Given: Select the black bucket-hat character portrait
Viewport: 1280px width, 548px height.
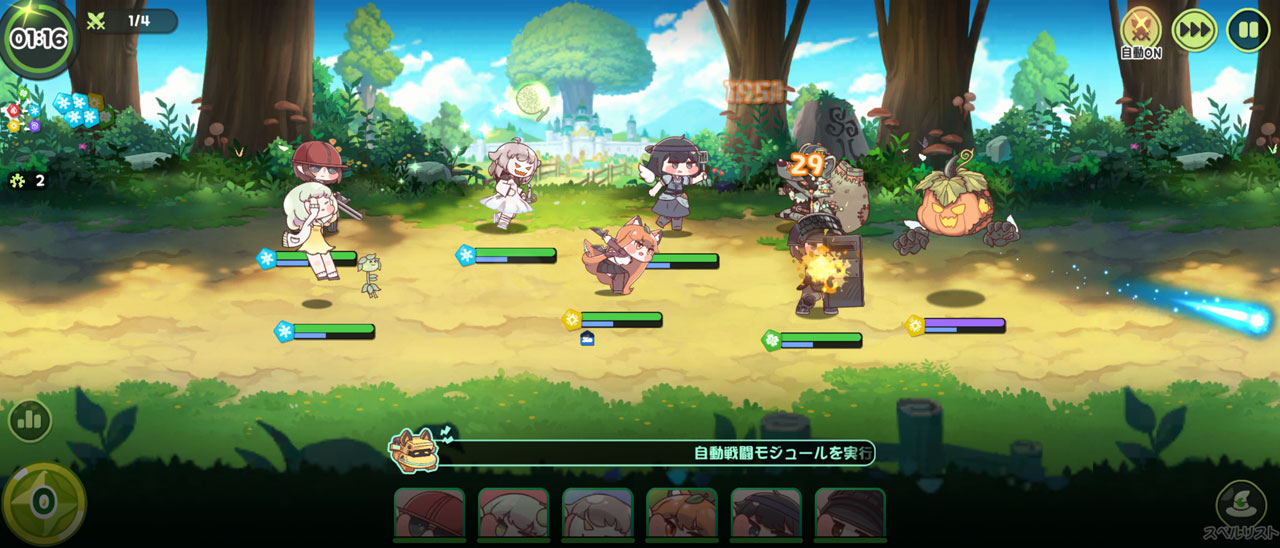Looking at the screenshot, I should coord(850,514).
